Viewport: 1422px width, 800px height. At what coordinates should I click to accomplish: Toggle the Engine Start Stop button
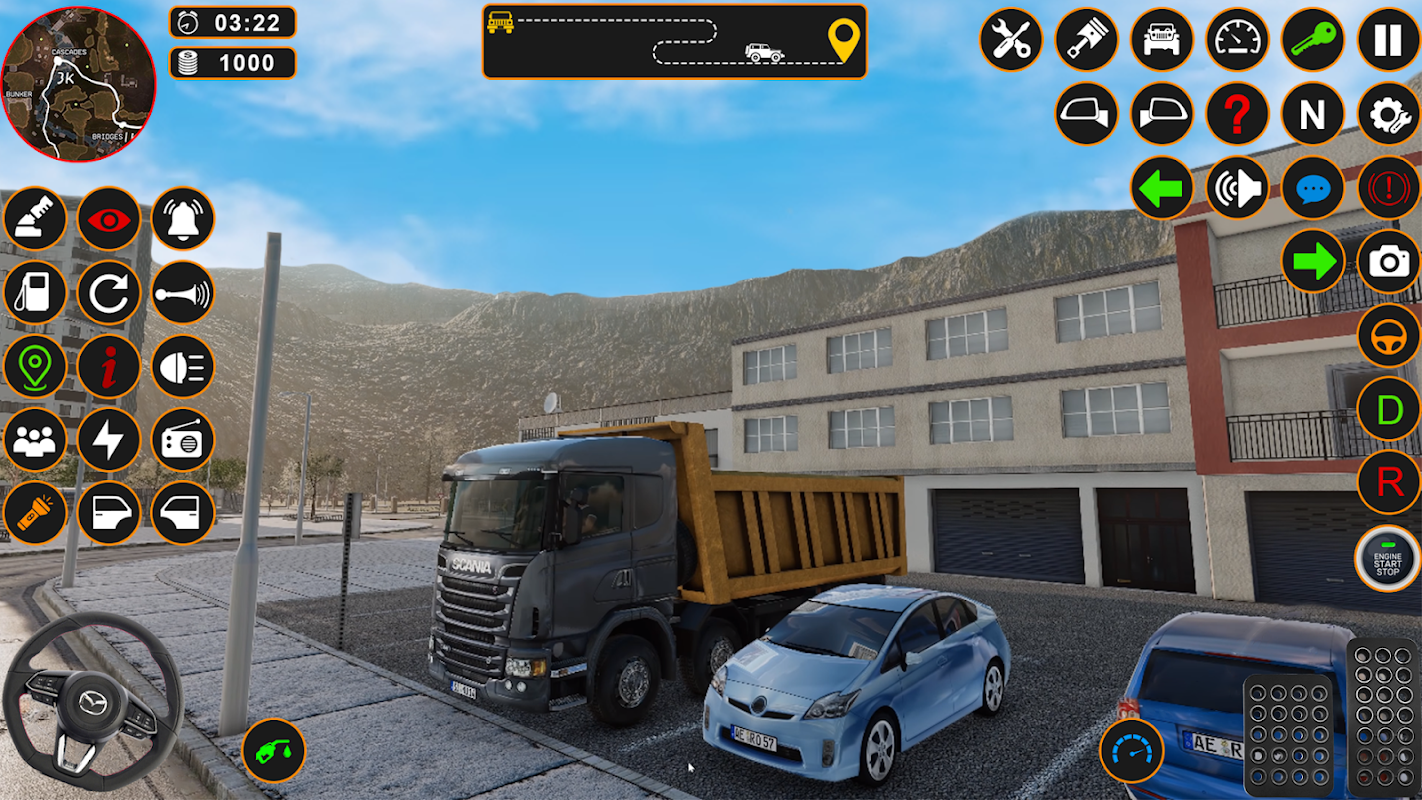click(x=1387, y=557)
